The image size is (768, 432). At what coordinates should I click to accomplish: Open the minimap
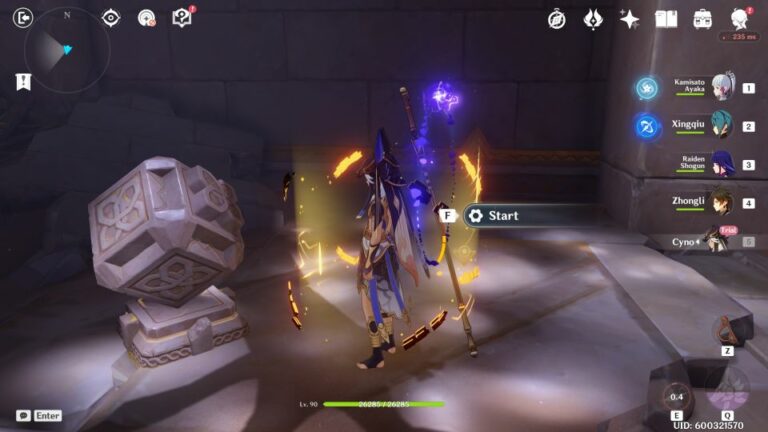pos(64,49)
